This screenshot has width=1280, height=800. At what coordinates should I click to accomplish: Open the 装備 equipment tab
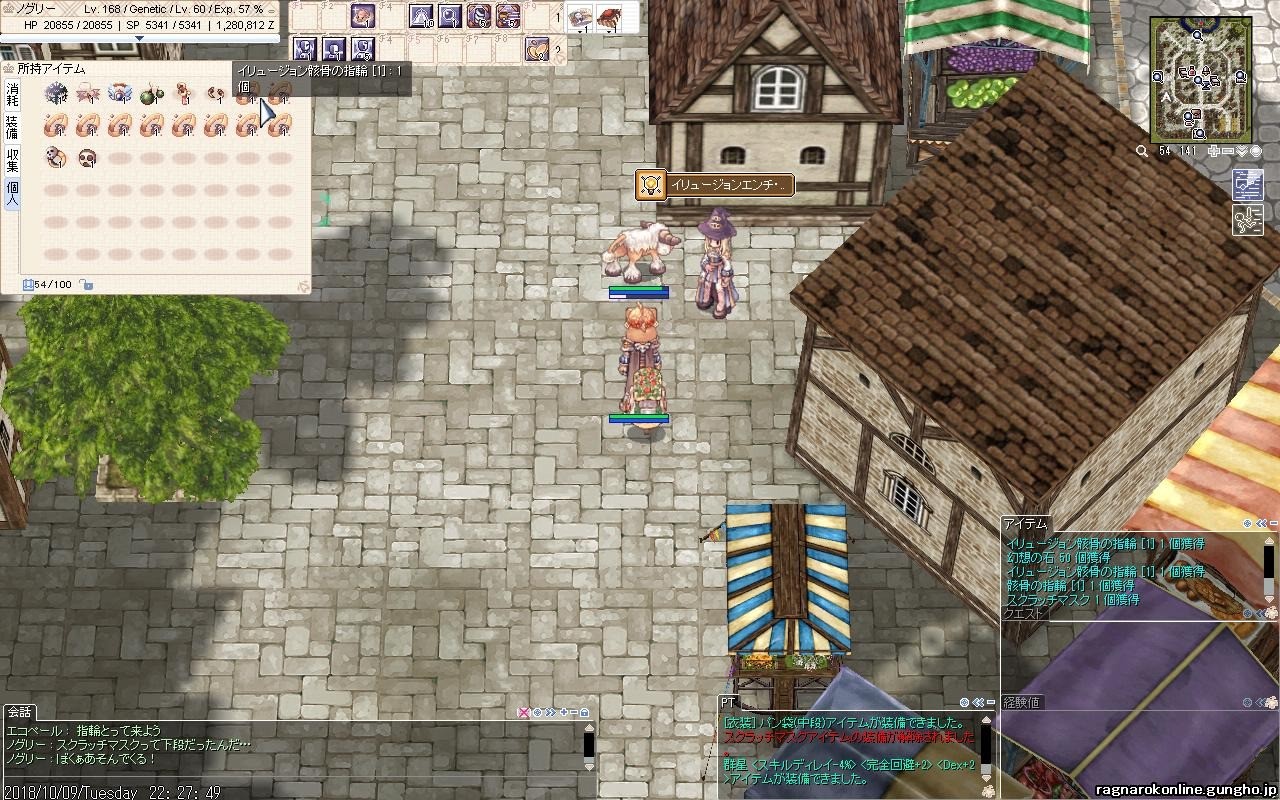[12, 127]
